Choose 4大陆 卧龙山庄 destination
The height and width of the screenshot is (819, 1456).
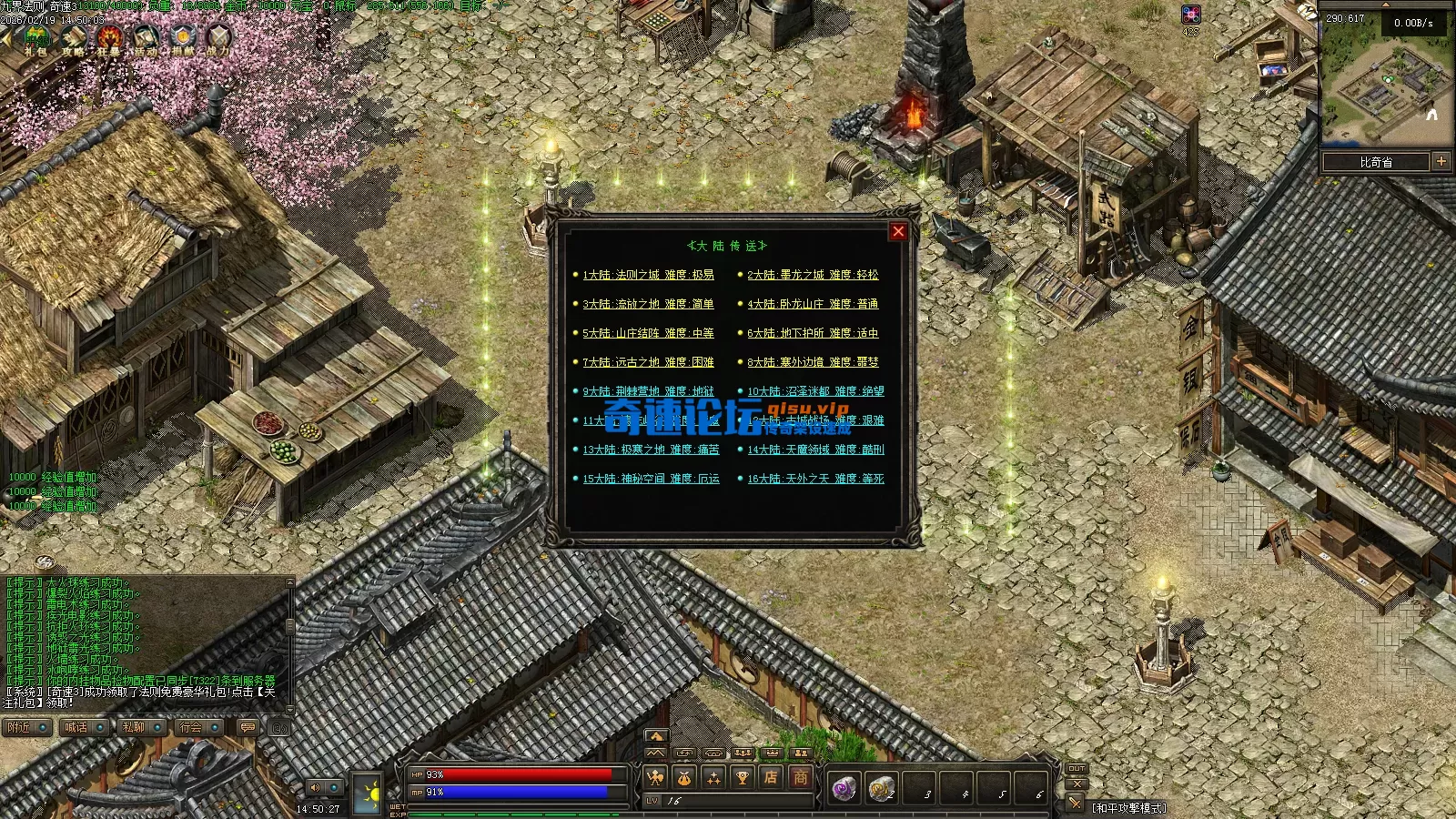(813, 304)
